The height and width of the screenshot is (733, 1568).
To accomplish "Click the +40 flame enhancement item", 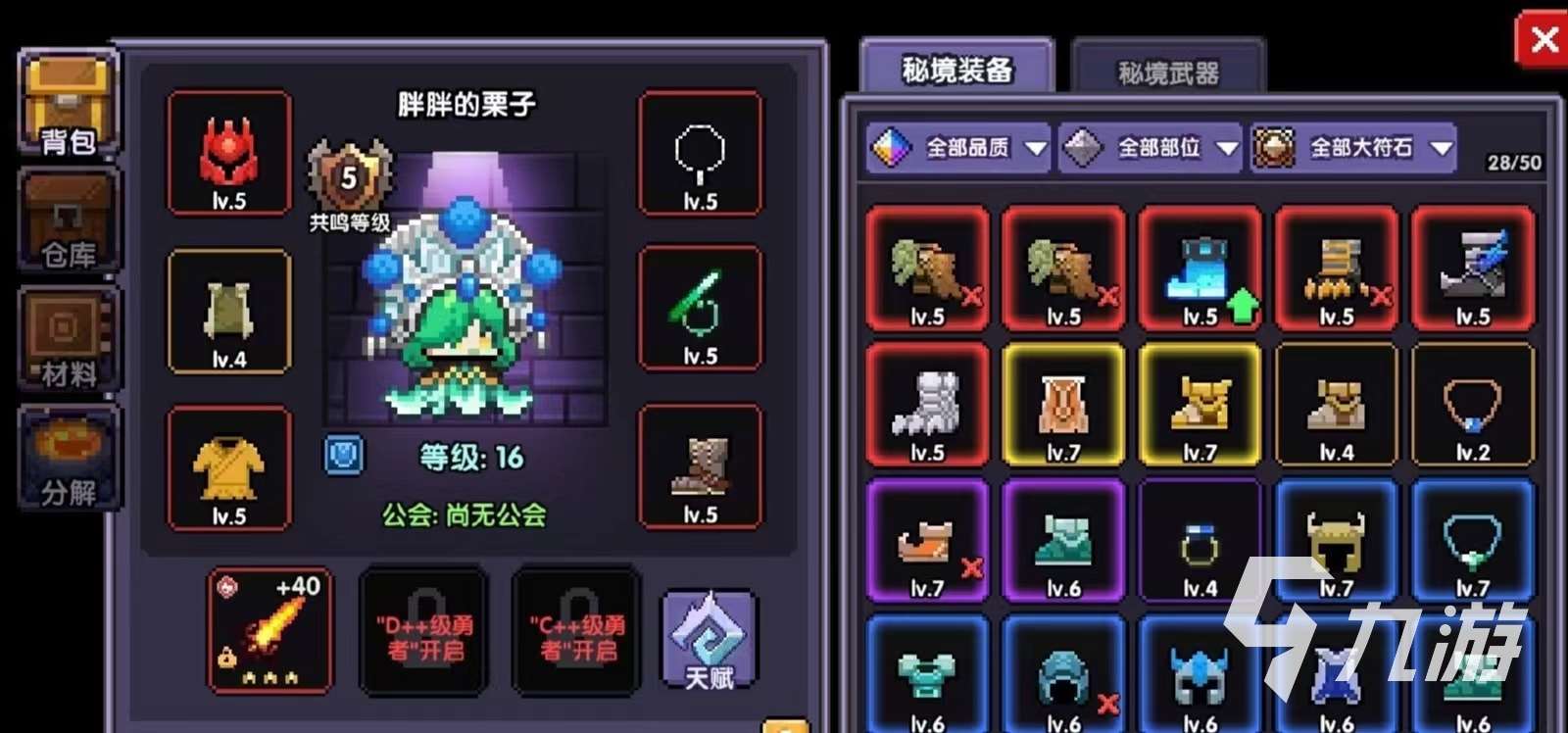I will [x=267, y=632].
